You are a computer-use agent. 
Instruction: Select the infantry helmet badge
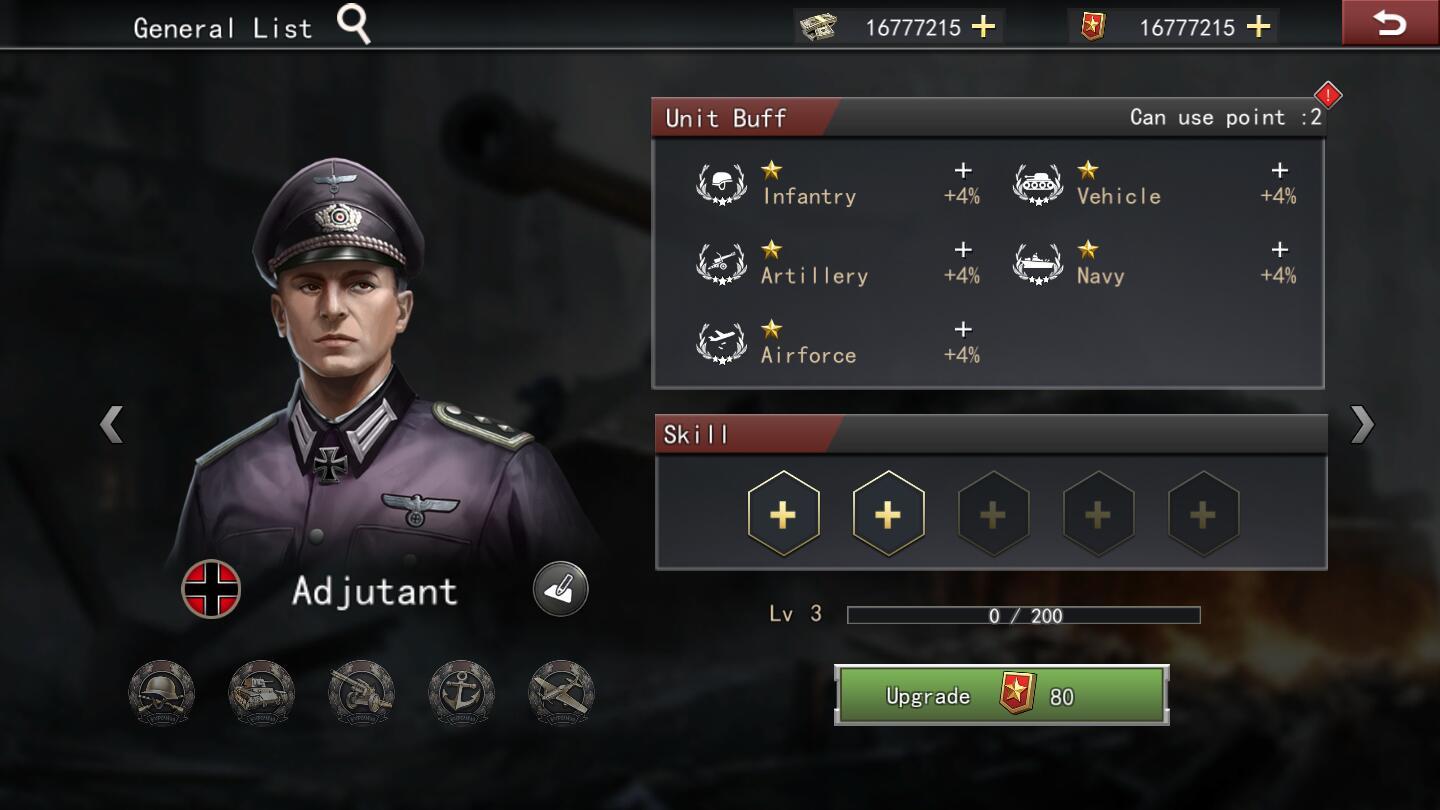(x=161, y=692)
